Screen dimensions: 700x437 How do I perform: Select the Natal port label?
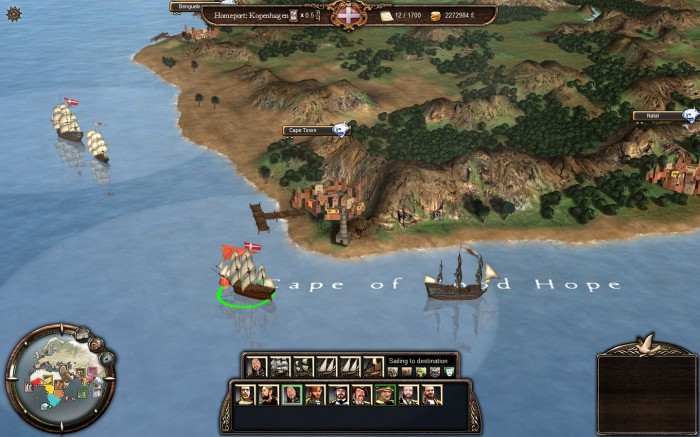tap(652, 116)
